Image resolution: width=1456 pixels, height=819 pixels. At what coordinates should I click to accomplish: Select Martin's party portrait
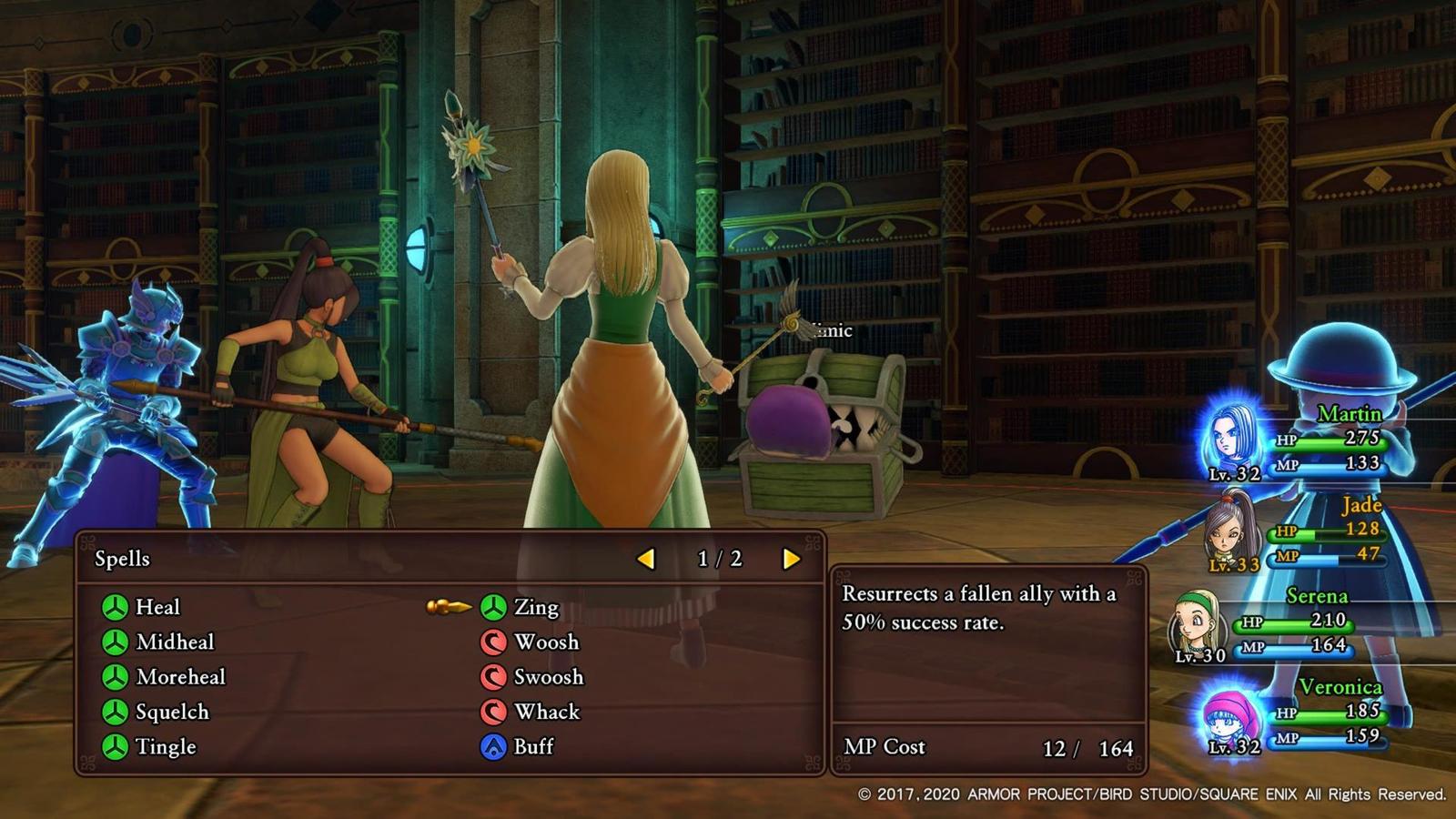(1234, 439)
